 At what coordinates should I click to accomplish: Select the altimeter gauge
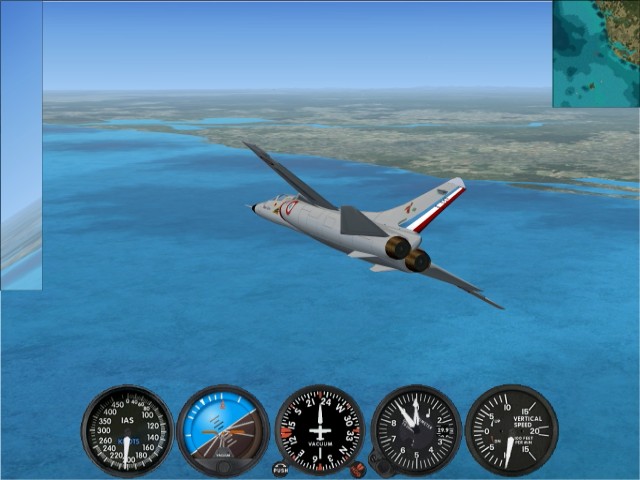[416, 430]
